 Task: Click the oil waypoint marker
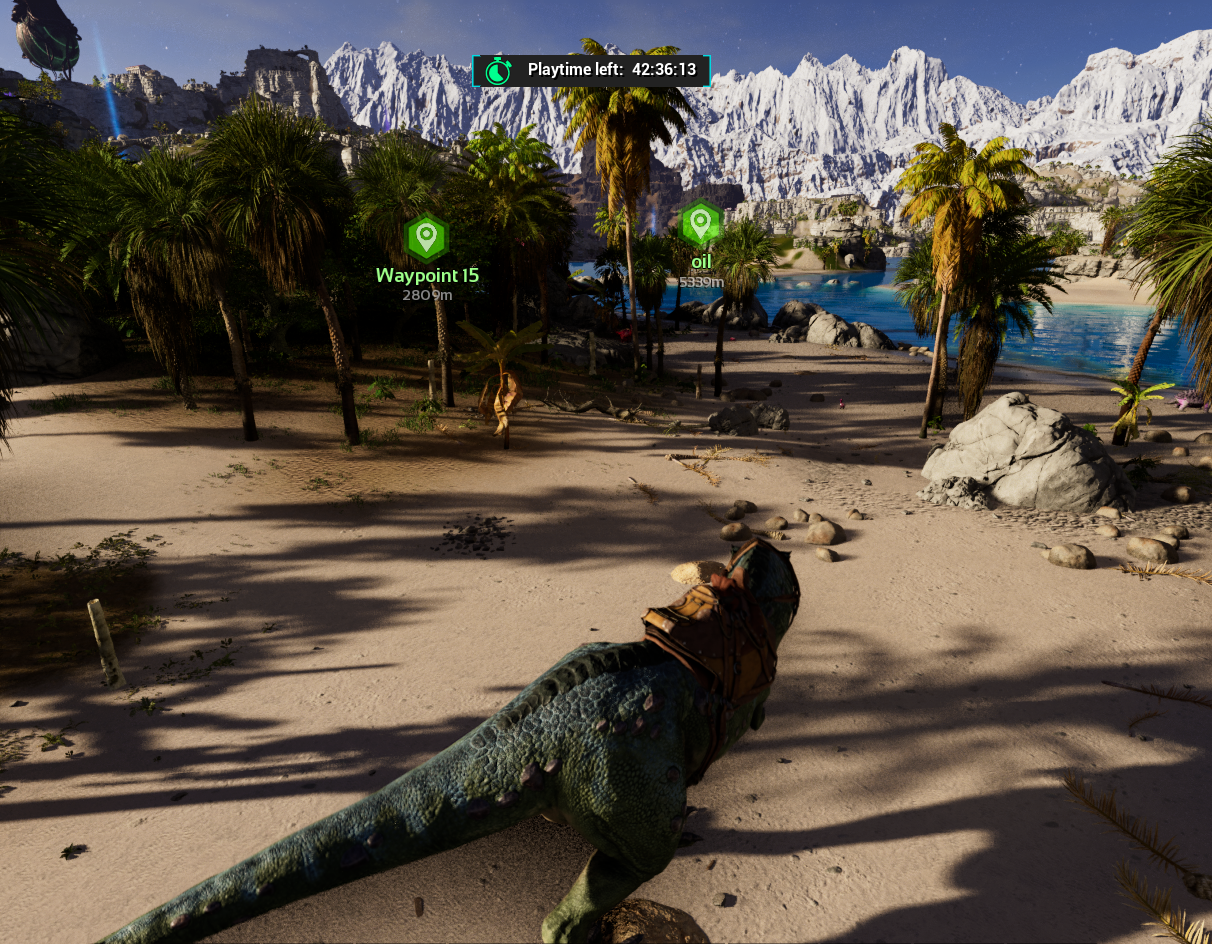click(x=700, y=224)
